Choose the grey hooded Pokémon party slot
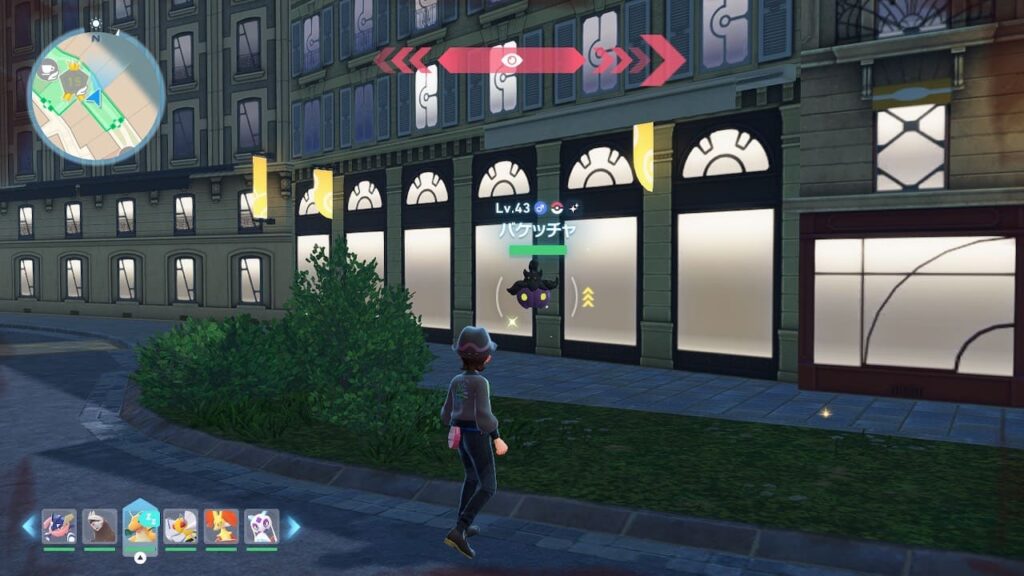Viewport: 1024px width, 576px height. [99, 526]
